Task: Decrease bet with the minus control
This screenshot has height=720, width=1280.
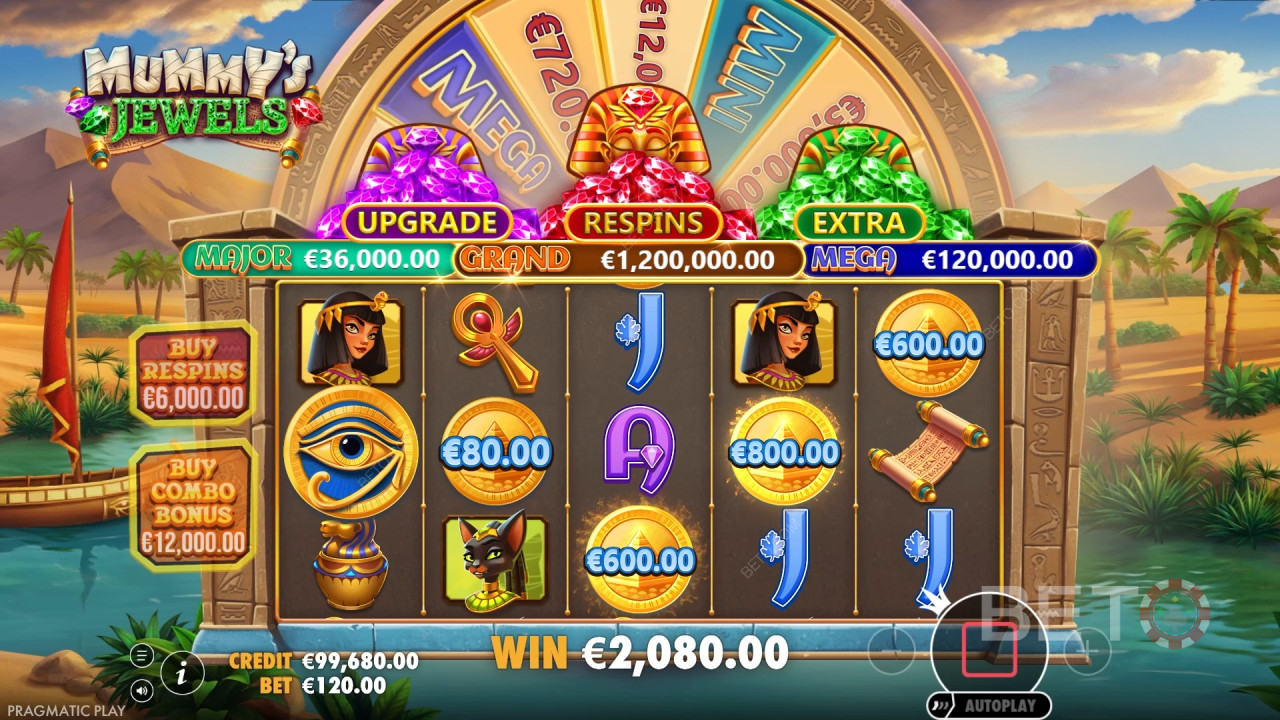Action: (x=890, y=650)
